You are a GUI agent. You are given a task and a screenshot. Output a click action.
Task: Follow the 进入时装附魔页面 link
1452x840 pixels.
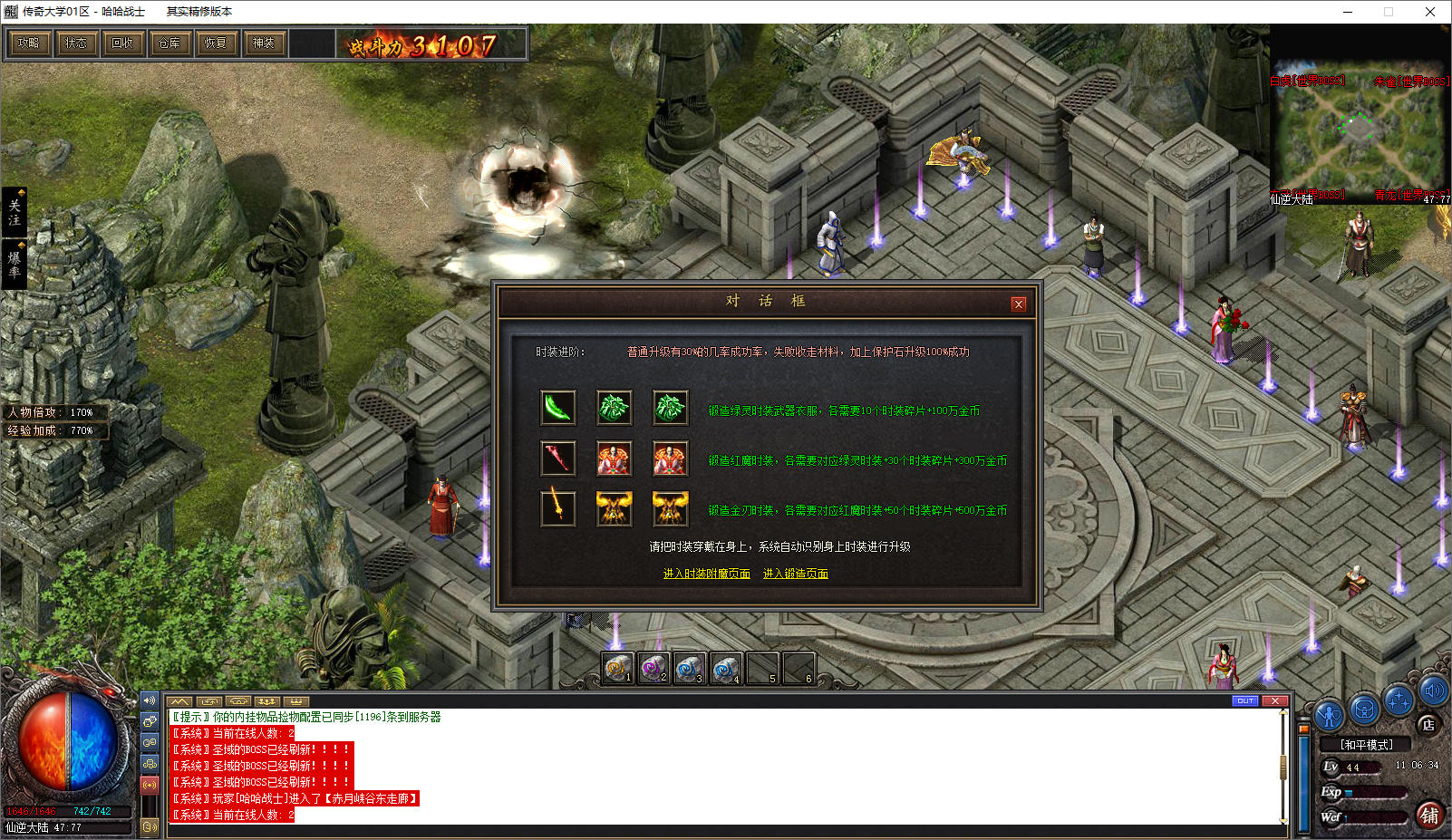[706, 574]
